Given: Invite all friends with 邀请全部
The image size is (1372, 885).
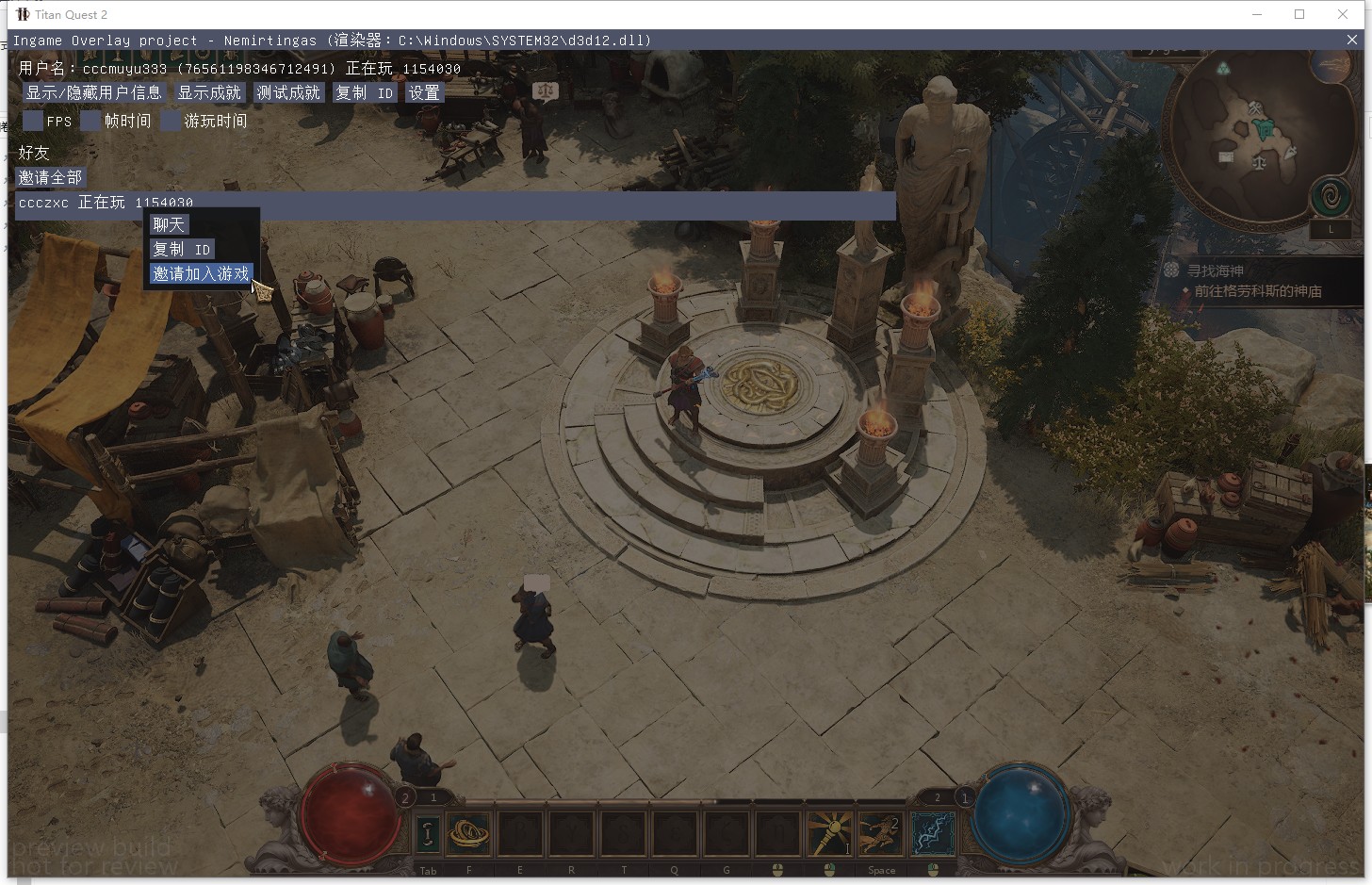Looking at the screenshot, I should point(51,177).
